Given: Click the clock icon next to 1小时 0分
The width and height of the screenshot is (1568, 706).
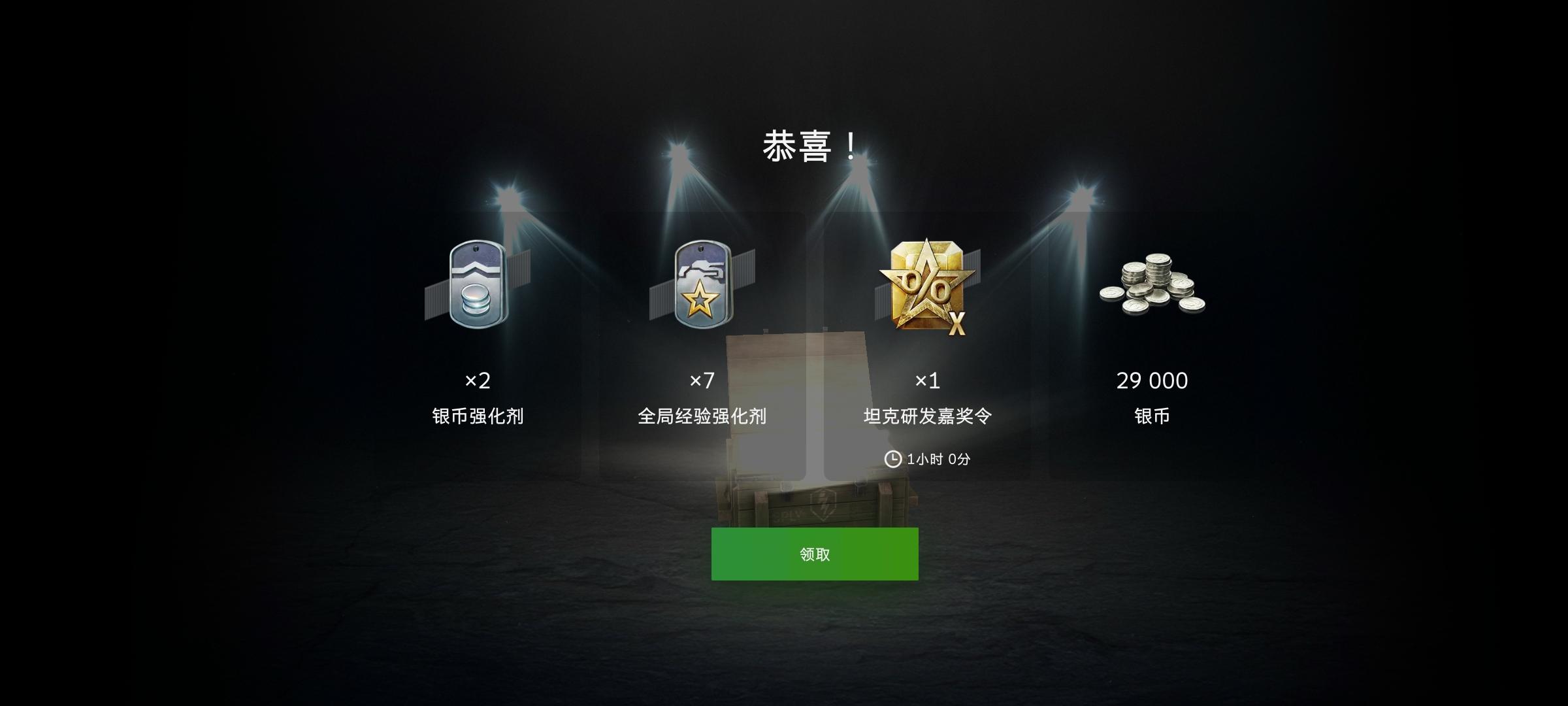Looking at the screenshot, I should (x=892, y=460).
